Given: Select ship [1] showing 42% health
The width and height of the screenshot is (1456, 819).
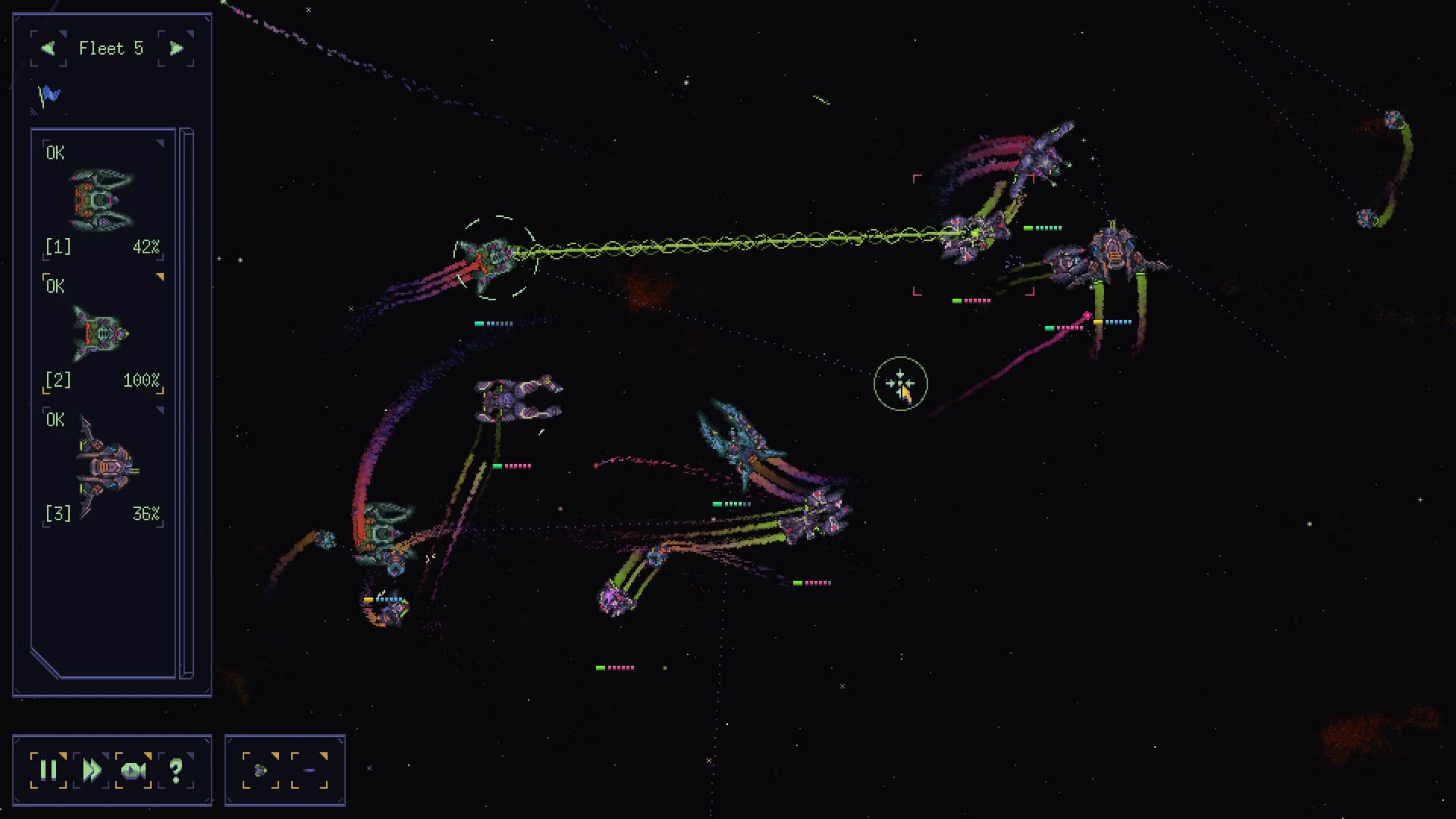Looking at the screenshot, I should point(100,199).
